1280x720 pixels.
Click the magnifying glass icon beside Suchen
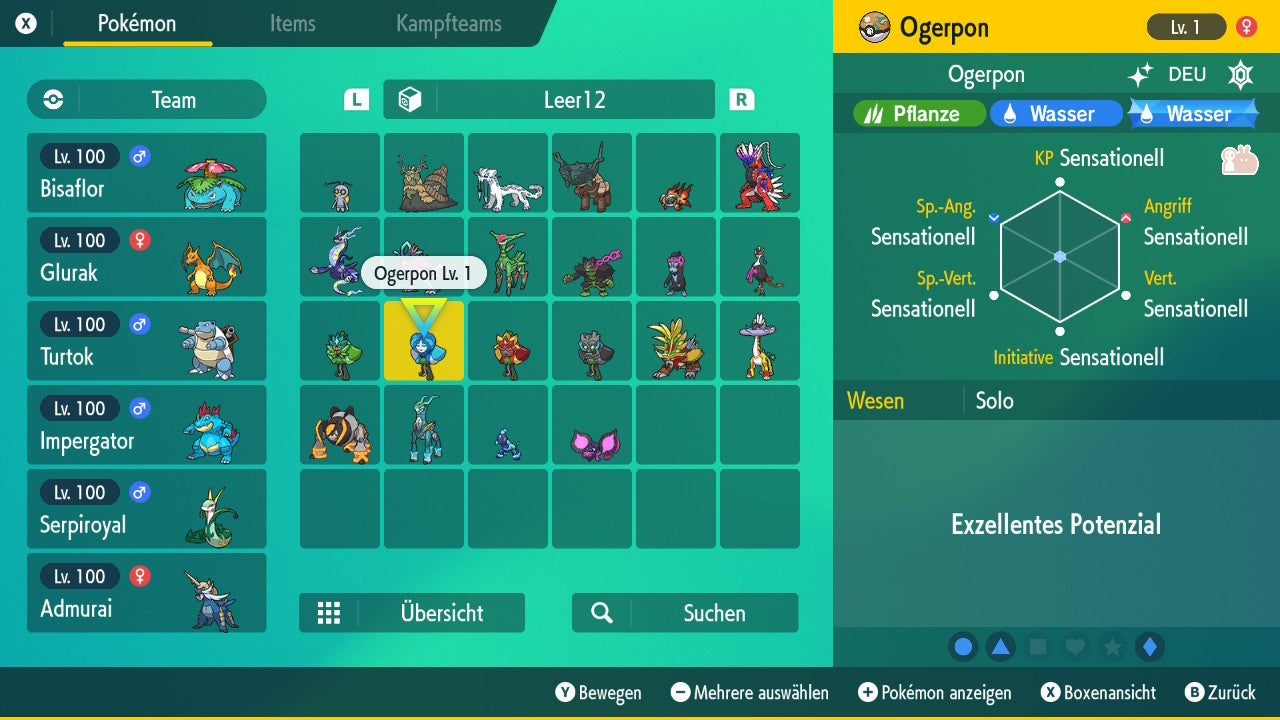(x=601, y=613)
